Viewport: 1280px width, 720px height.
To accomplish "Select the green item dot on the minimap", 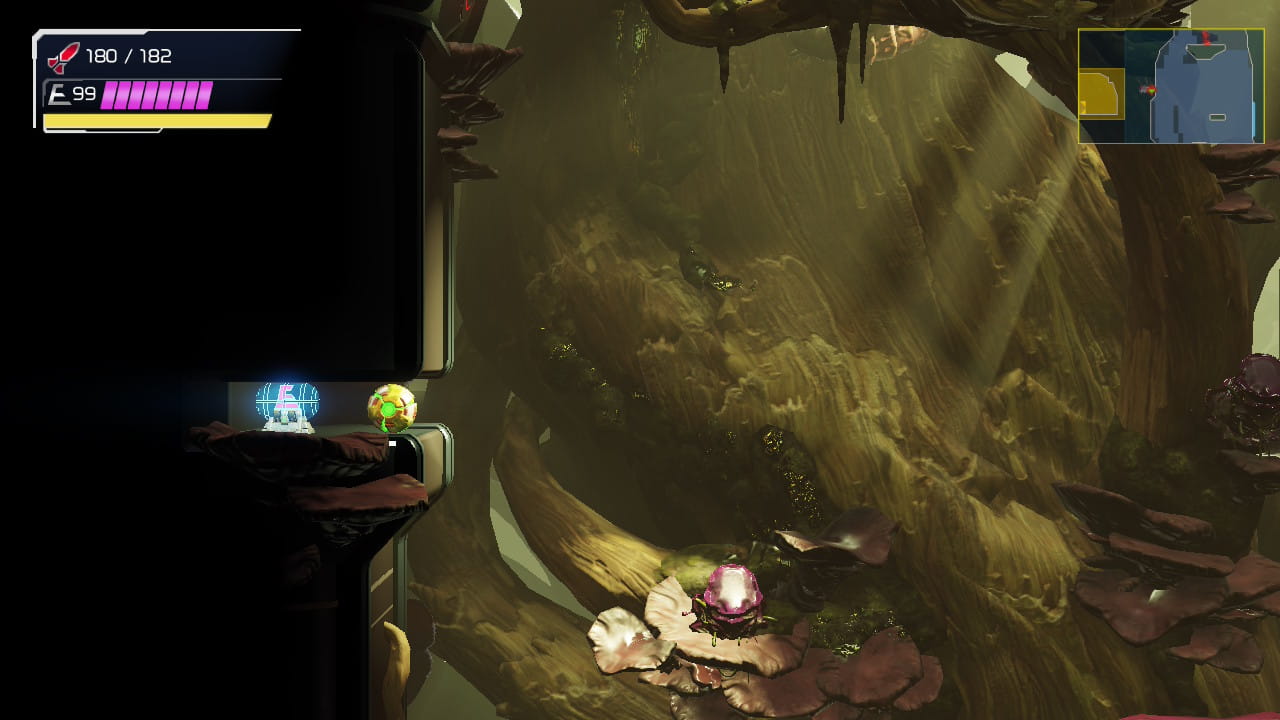I will coord(1152,91).
